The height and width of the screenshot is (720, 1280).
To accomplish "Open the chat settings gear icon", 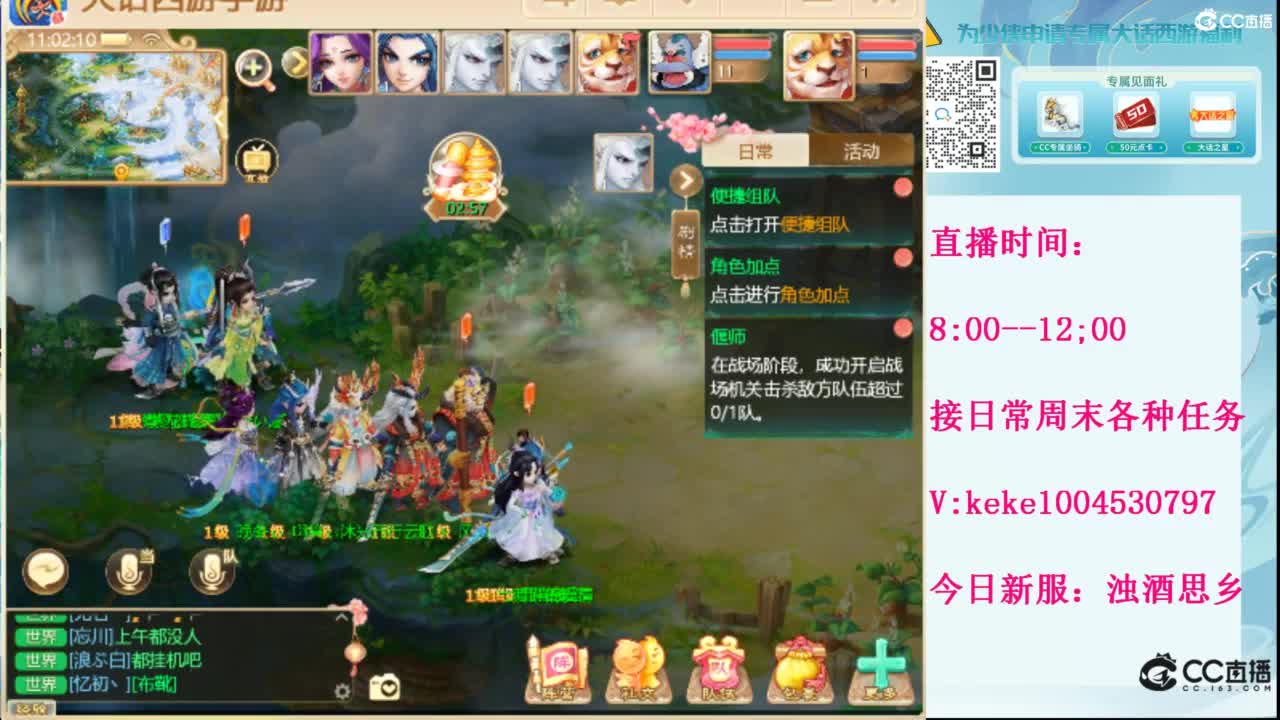I will point(342,692).
